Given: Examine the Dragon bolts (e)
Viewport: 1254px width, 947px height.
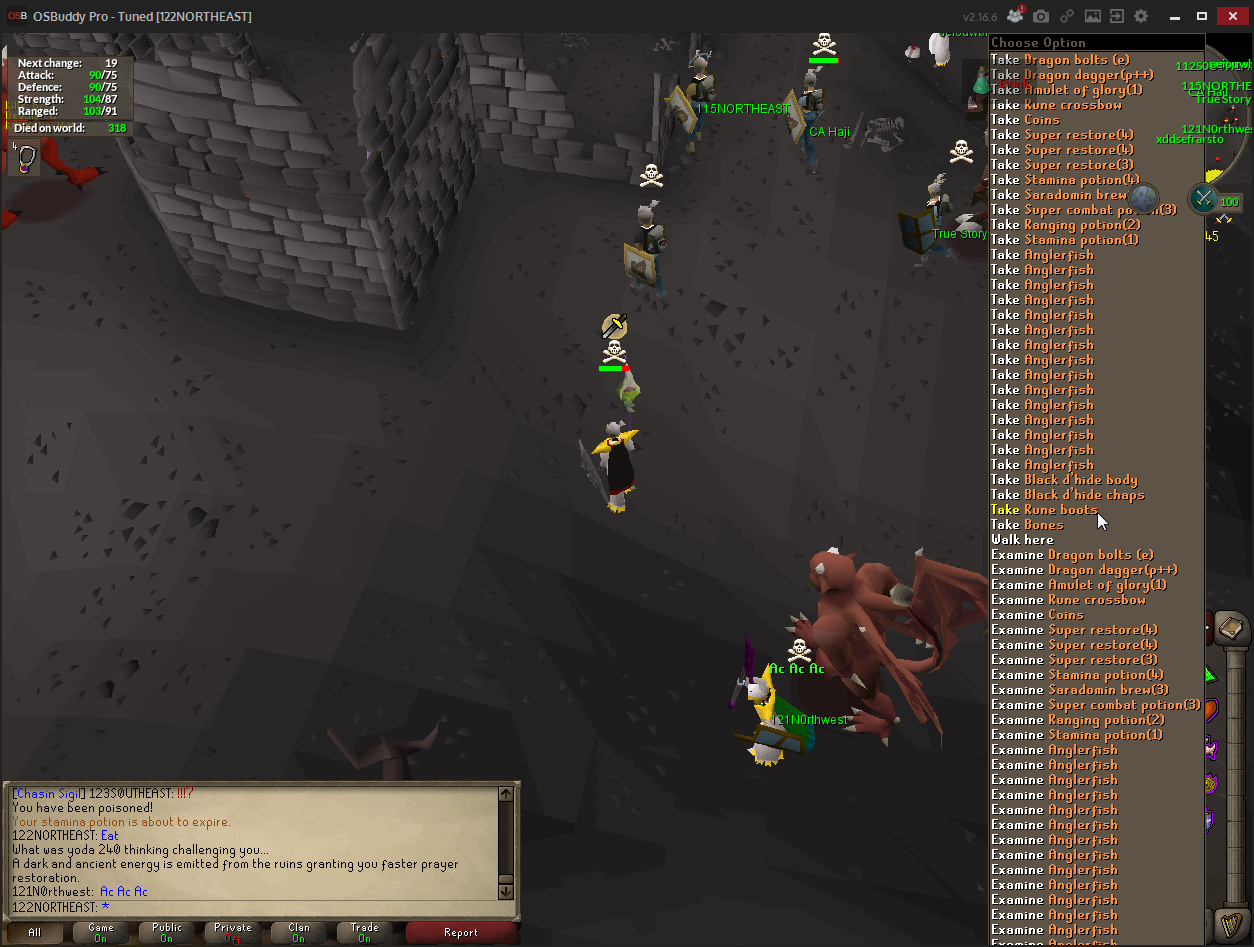Looking at the screenshot, I should click(x=1072, y=555).
